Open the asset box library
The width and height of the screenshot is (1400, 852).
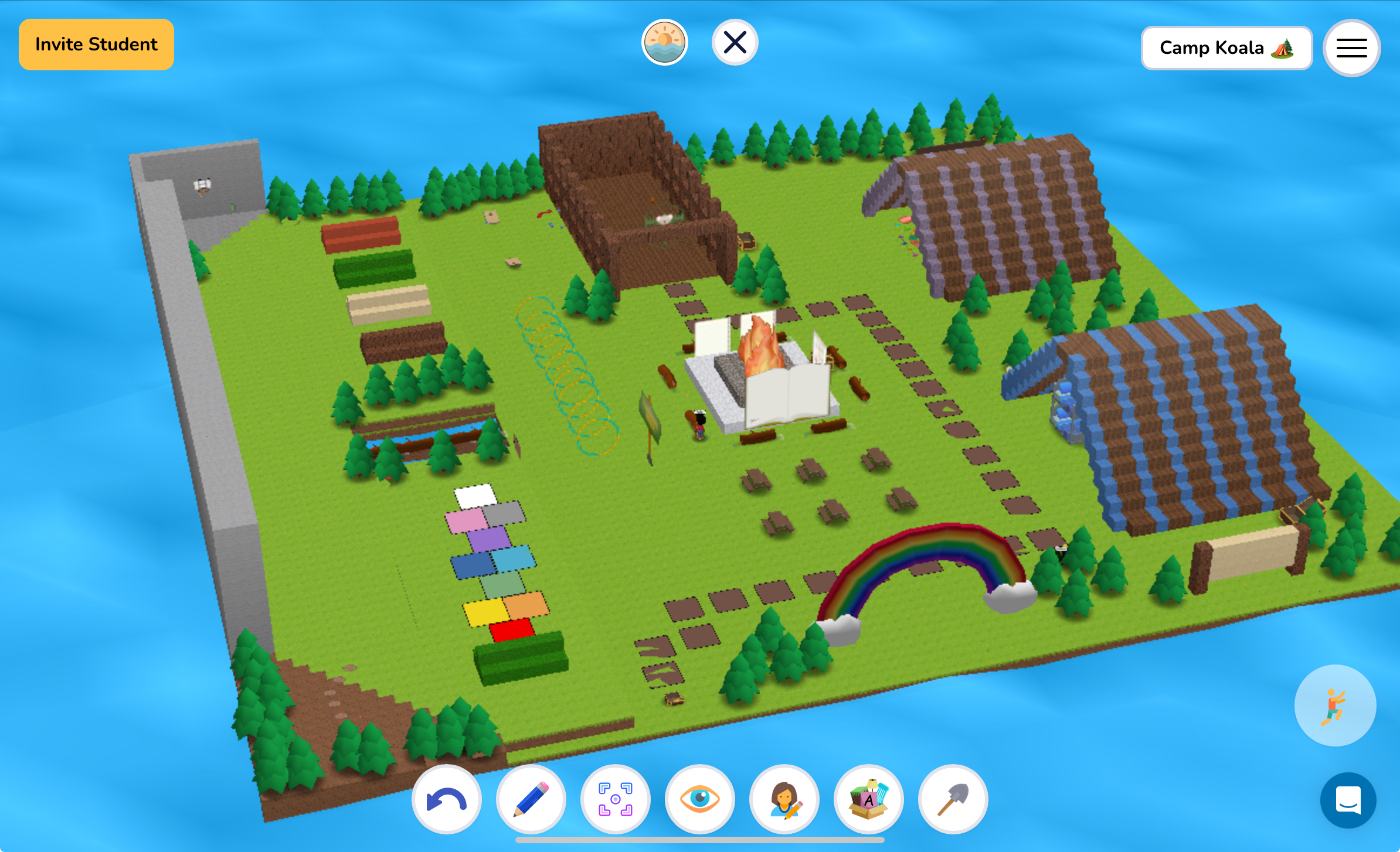pos(868,799)
